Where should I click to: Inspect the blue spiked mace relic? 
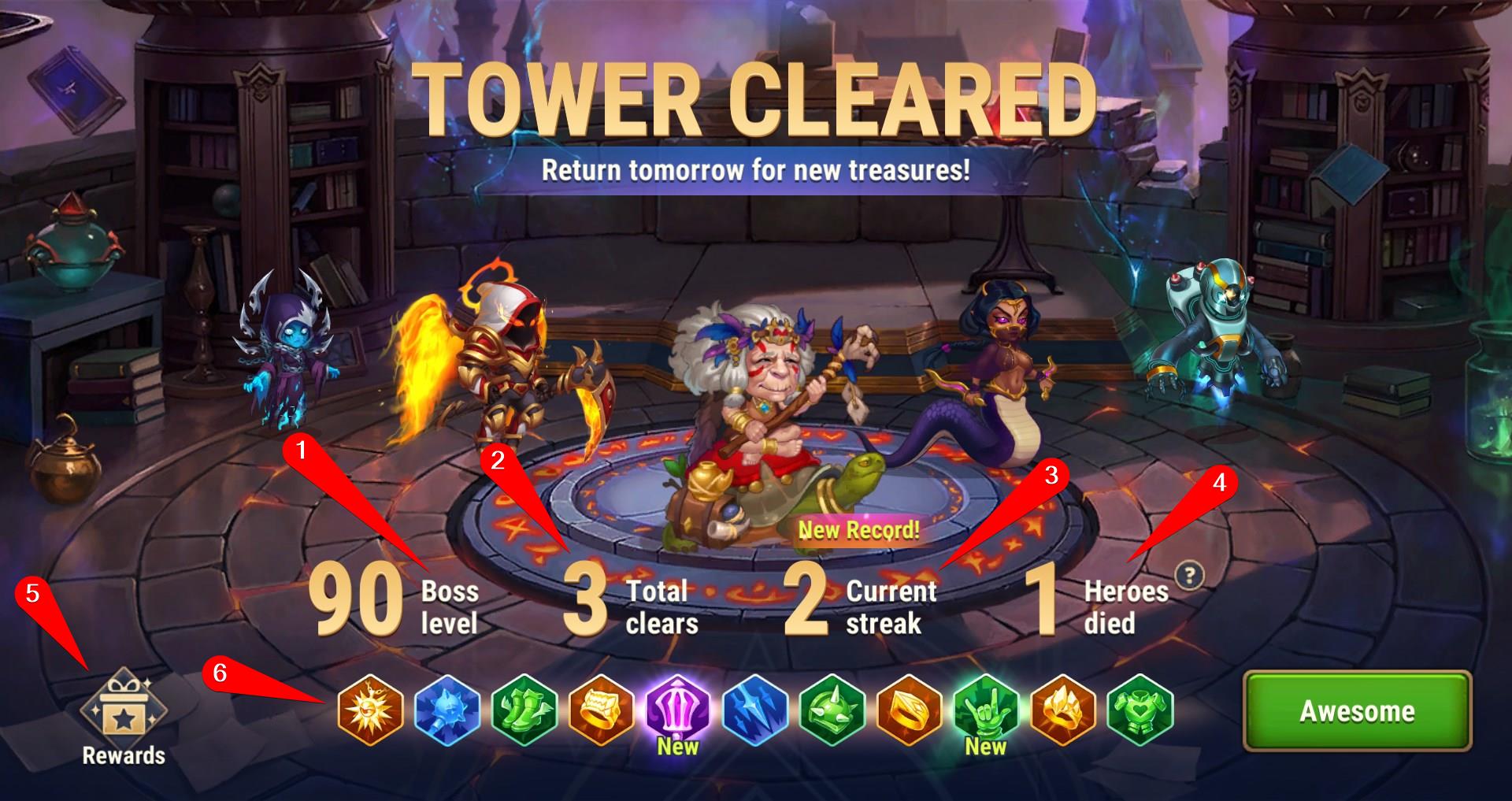[x=447, y=710]
